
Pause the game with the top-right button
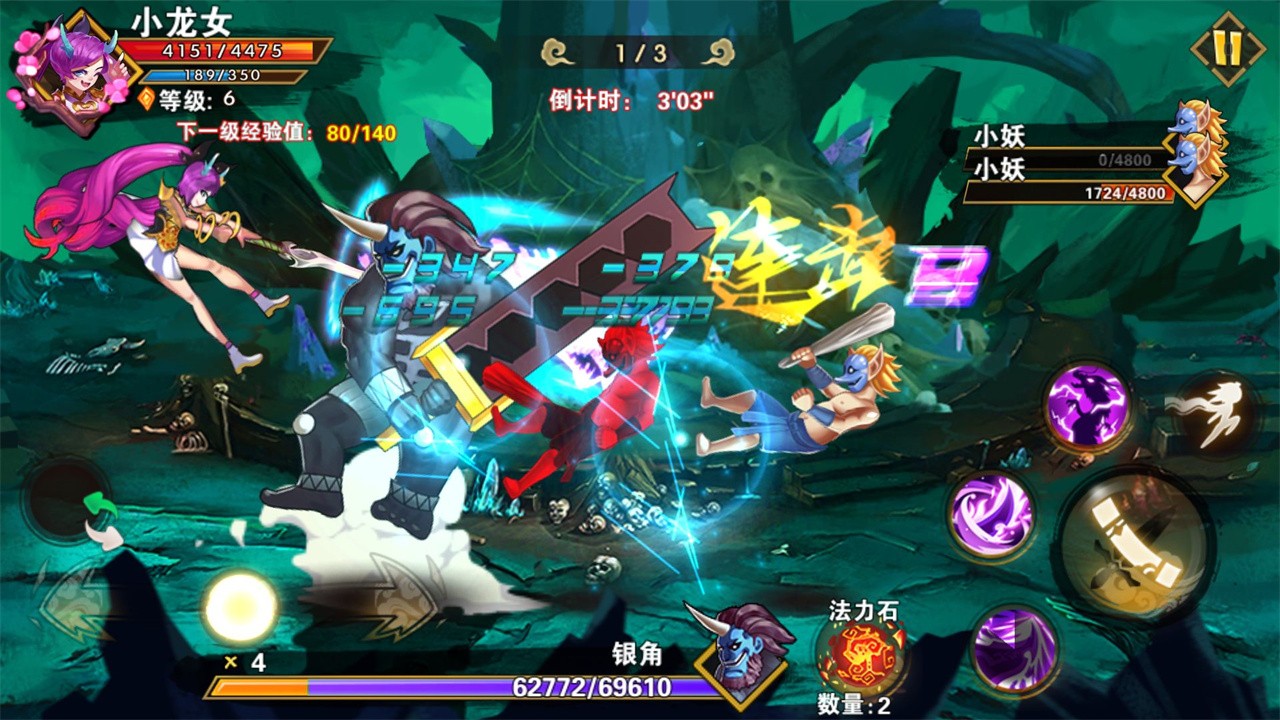(x=1228, y=48)
